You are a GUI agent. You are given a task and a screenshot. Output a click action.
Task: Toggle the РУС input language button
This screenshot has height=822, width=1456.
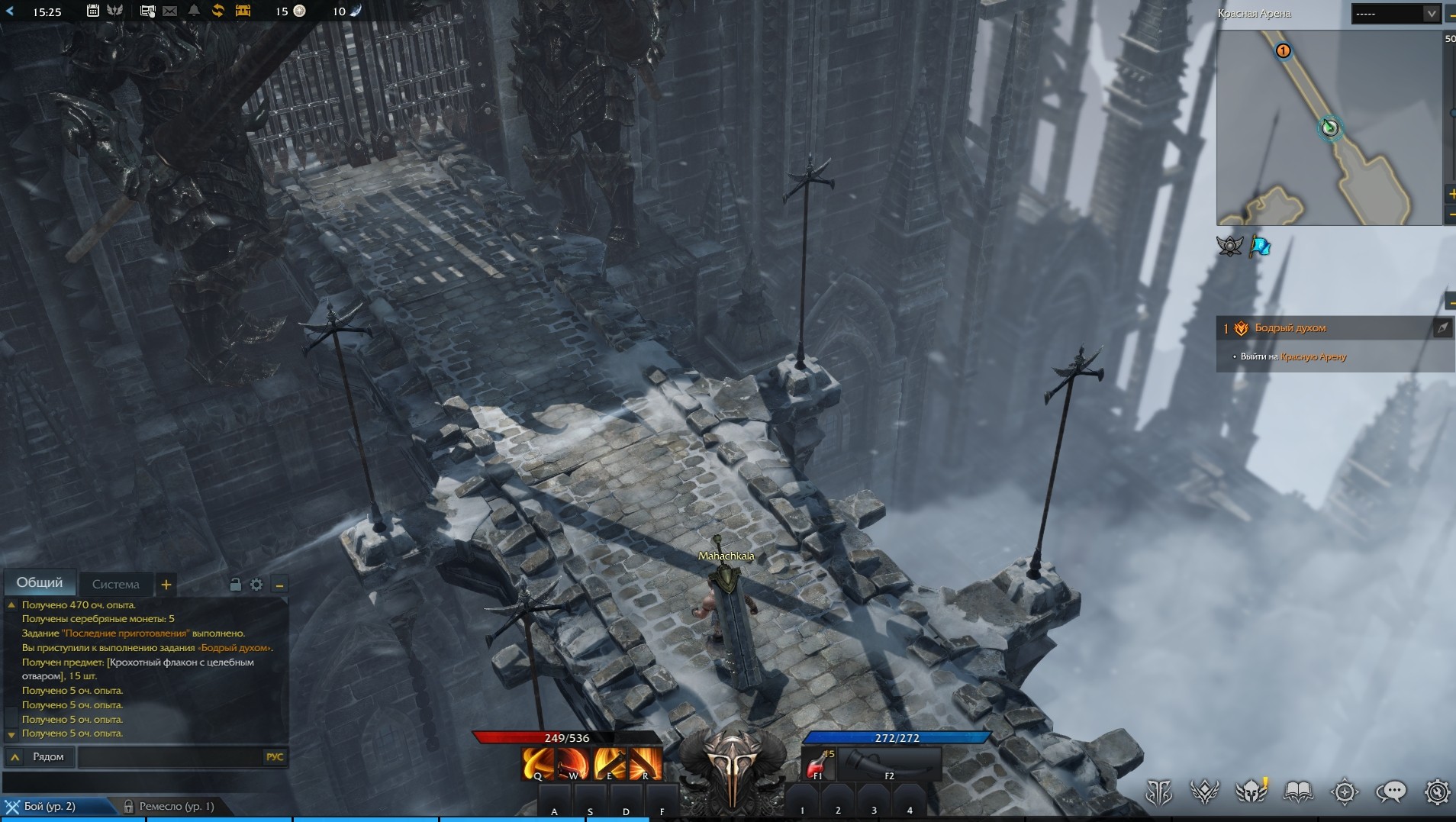coord(275,757)
